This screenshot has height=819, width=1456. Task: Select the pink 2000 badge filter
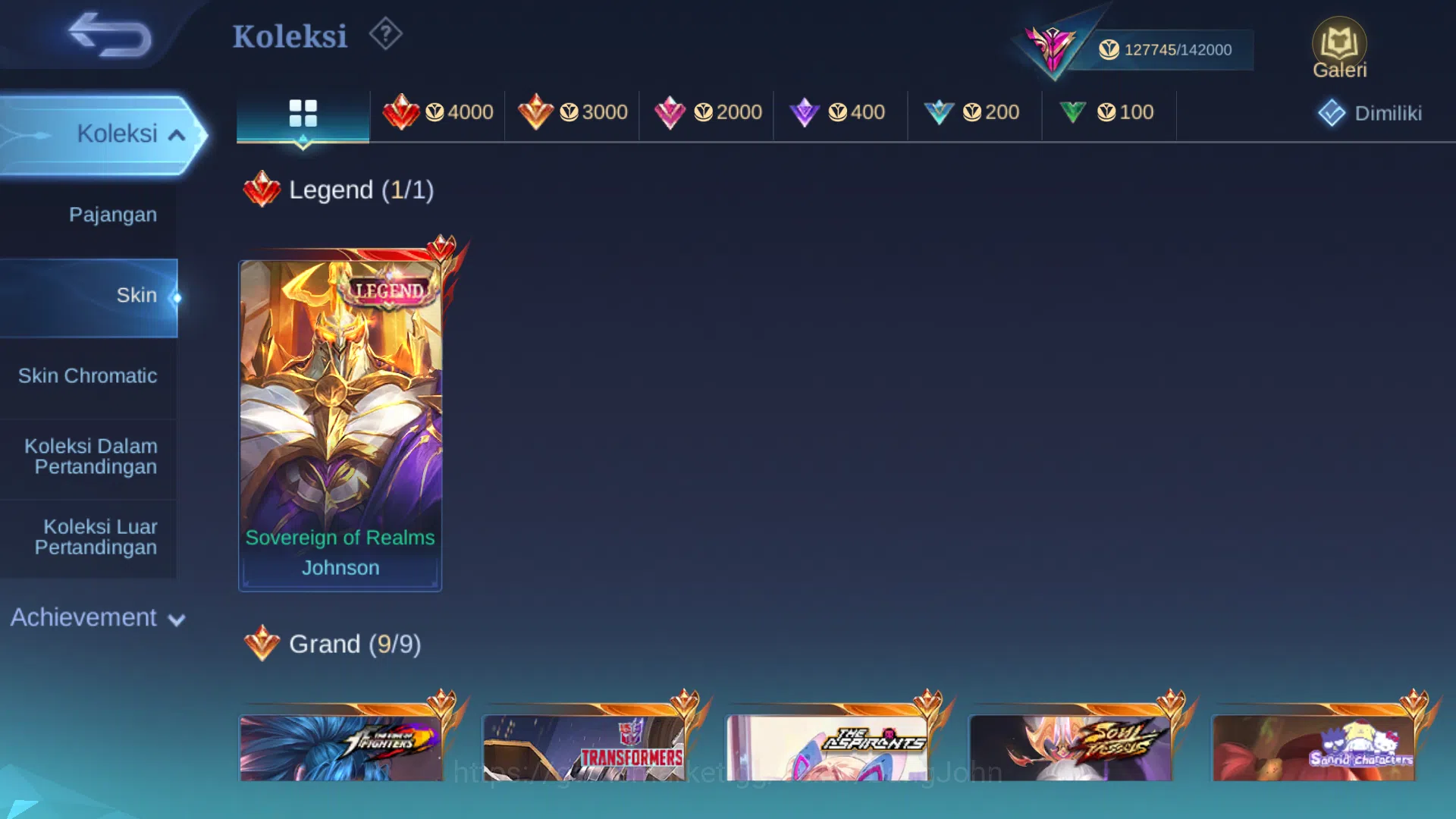tap(706, 112)
